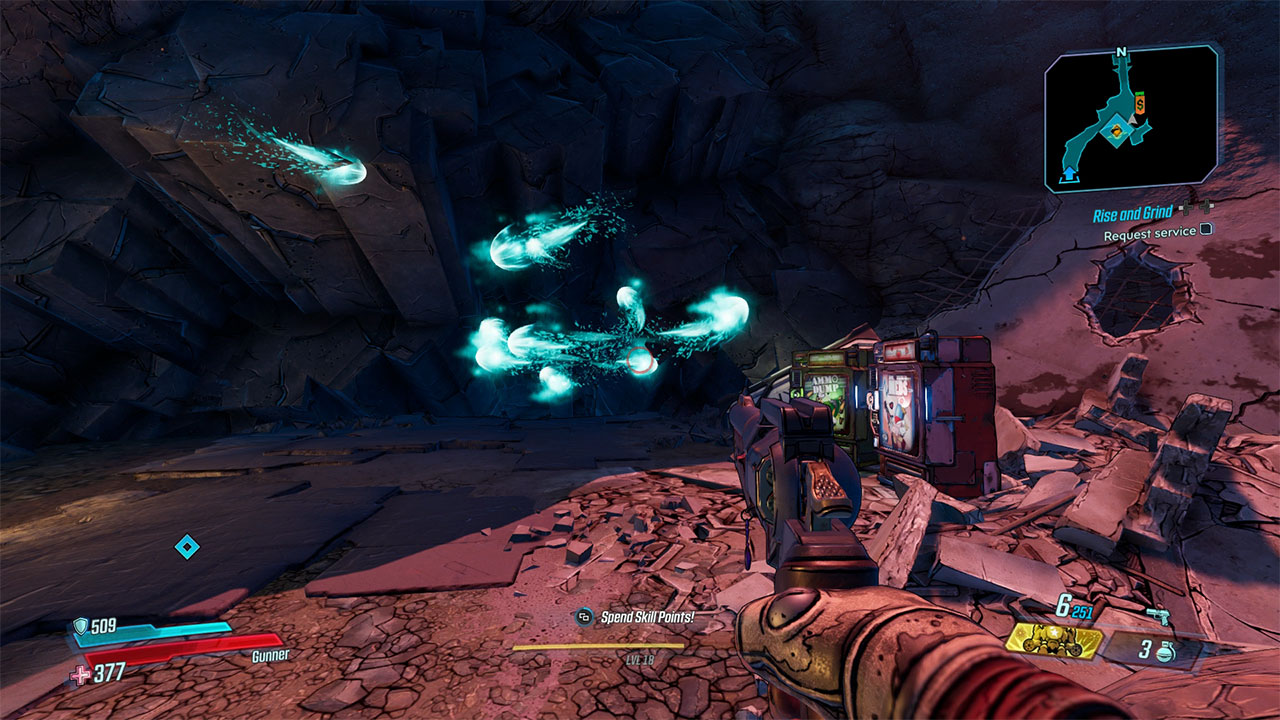Screen dimensions: 1280x720
Task: Click the first objective cross beside Rise and Grind
Action: pos(1187,207)
